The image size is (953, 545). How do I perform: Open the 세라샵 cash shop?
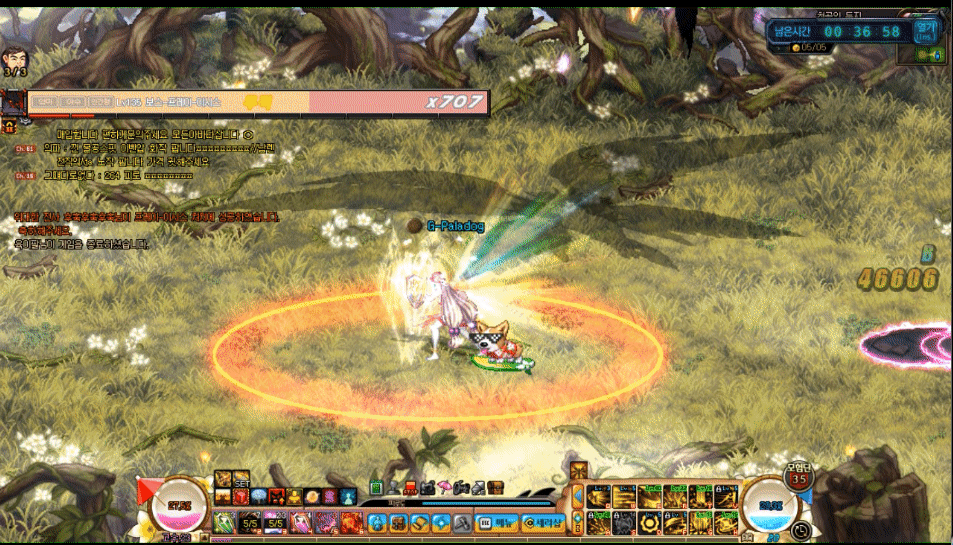544,522
